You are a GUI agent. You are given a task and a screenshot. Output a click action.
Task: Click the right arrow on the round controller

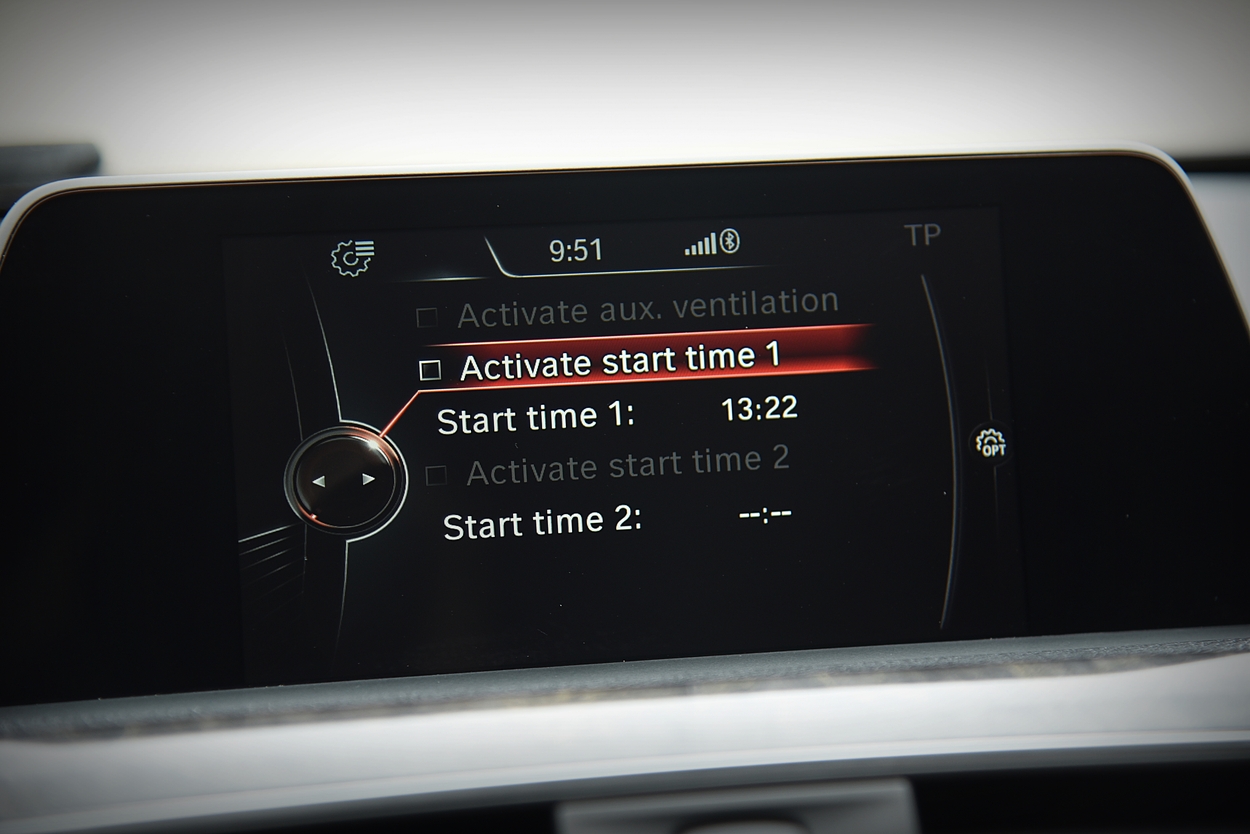(369, 479)
